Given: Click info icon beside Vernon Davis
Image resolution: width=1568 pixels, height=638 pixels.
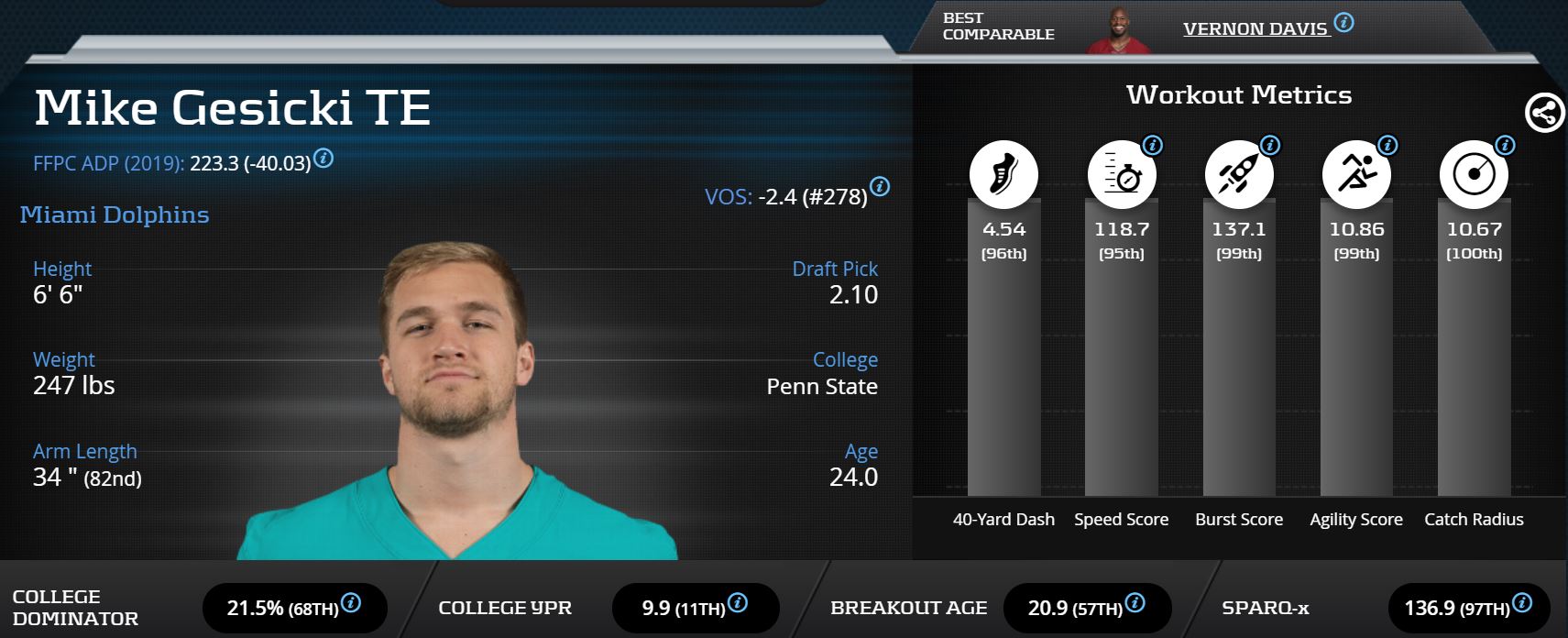Looking at the screenshot, I should click(x=1343, y=23).
